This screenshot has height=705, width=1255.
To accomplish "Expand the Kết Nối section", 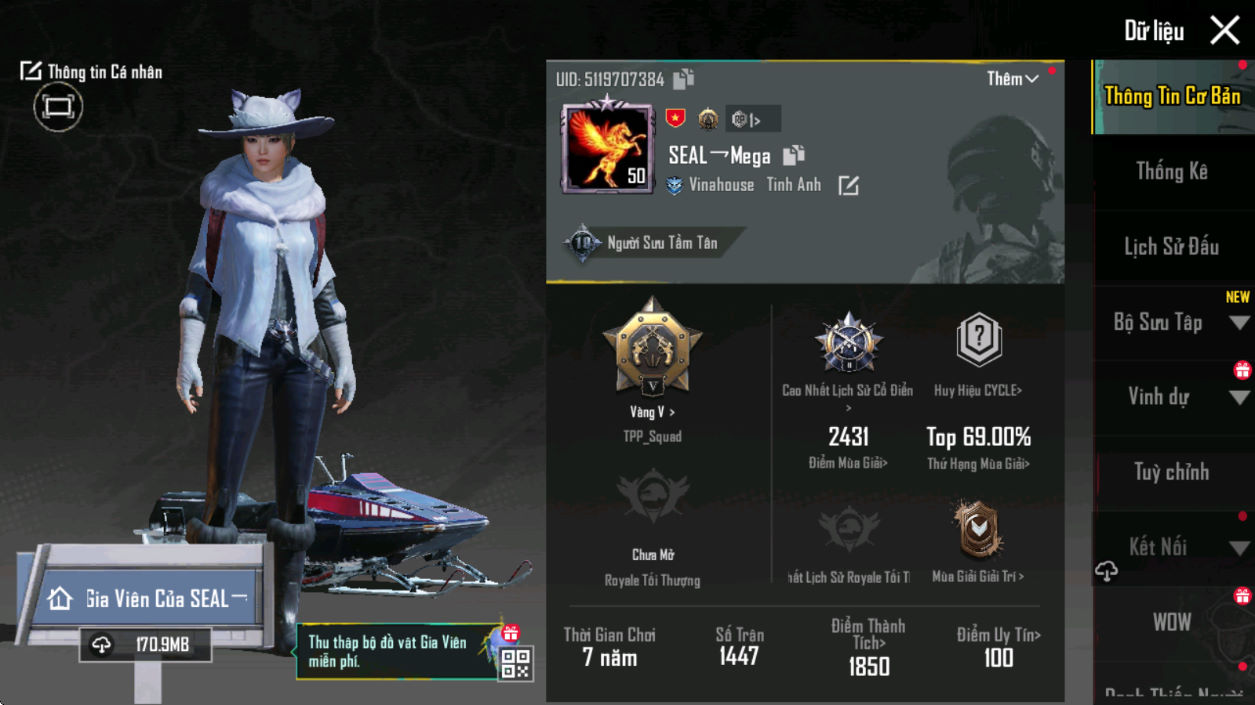I will pyautogui.click(x=1239, y=548).
